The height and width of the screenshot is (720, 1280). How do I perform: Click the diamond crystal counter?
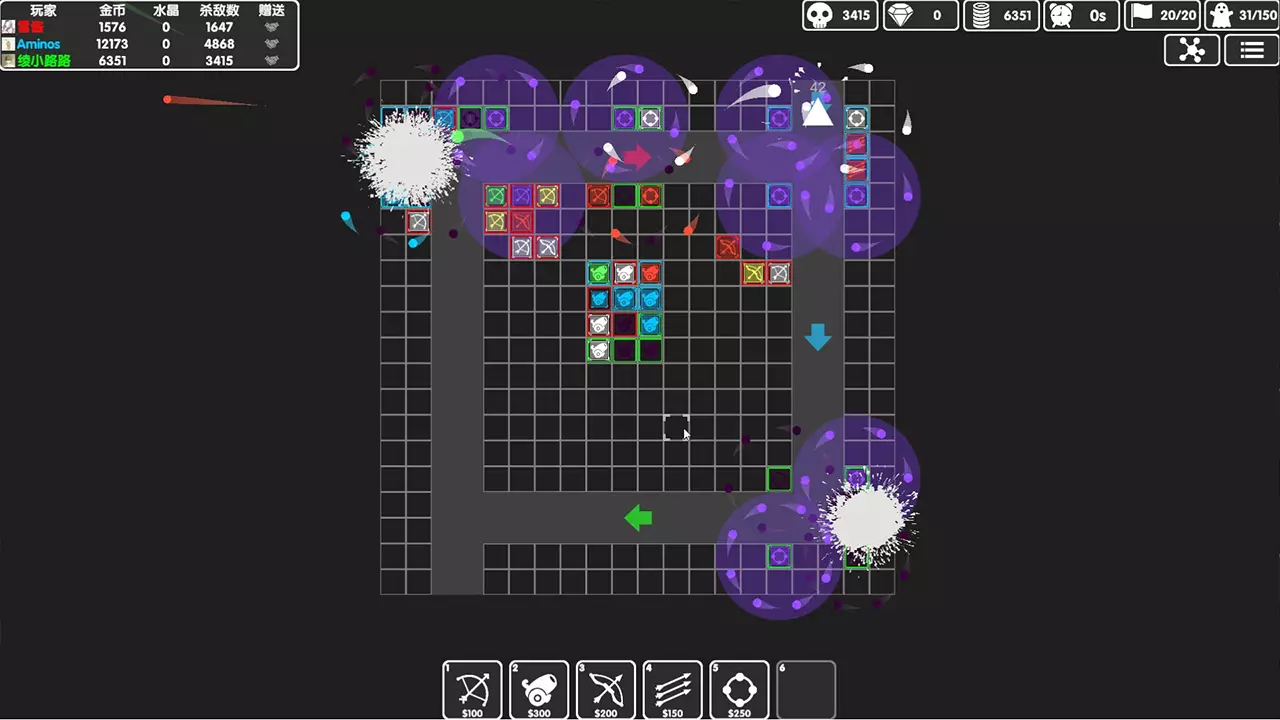tap(920, 15)
